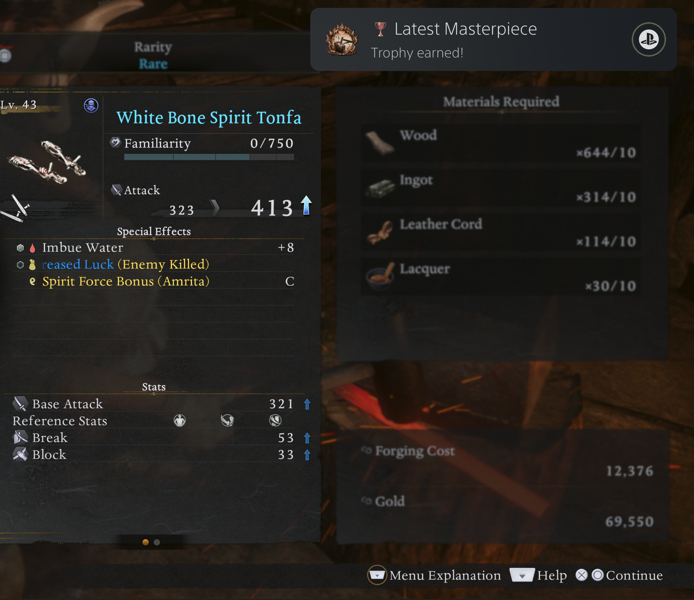The height and width of the screenshot is (600, 694).
Task: Choose the Leather Cord material row
Action: pos(501,232)
